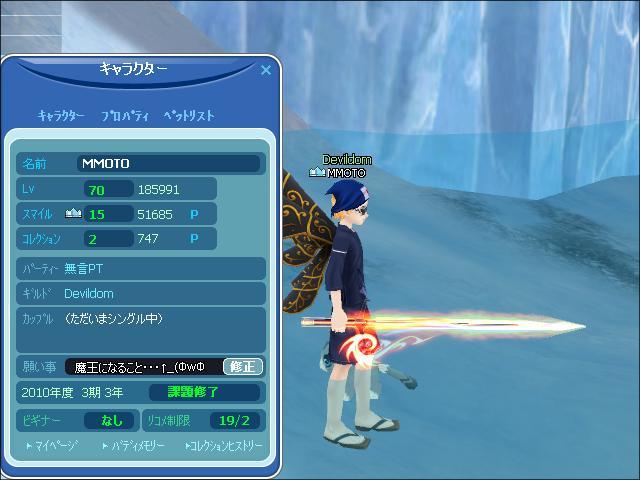Select the 願い事 wish text field
Viewport: 640px width, 480px height.
pos(142,366)
